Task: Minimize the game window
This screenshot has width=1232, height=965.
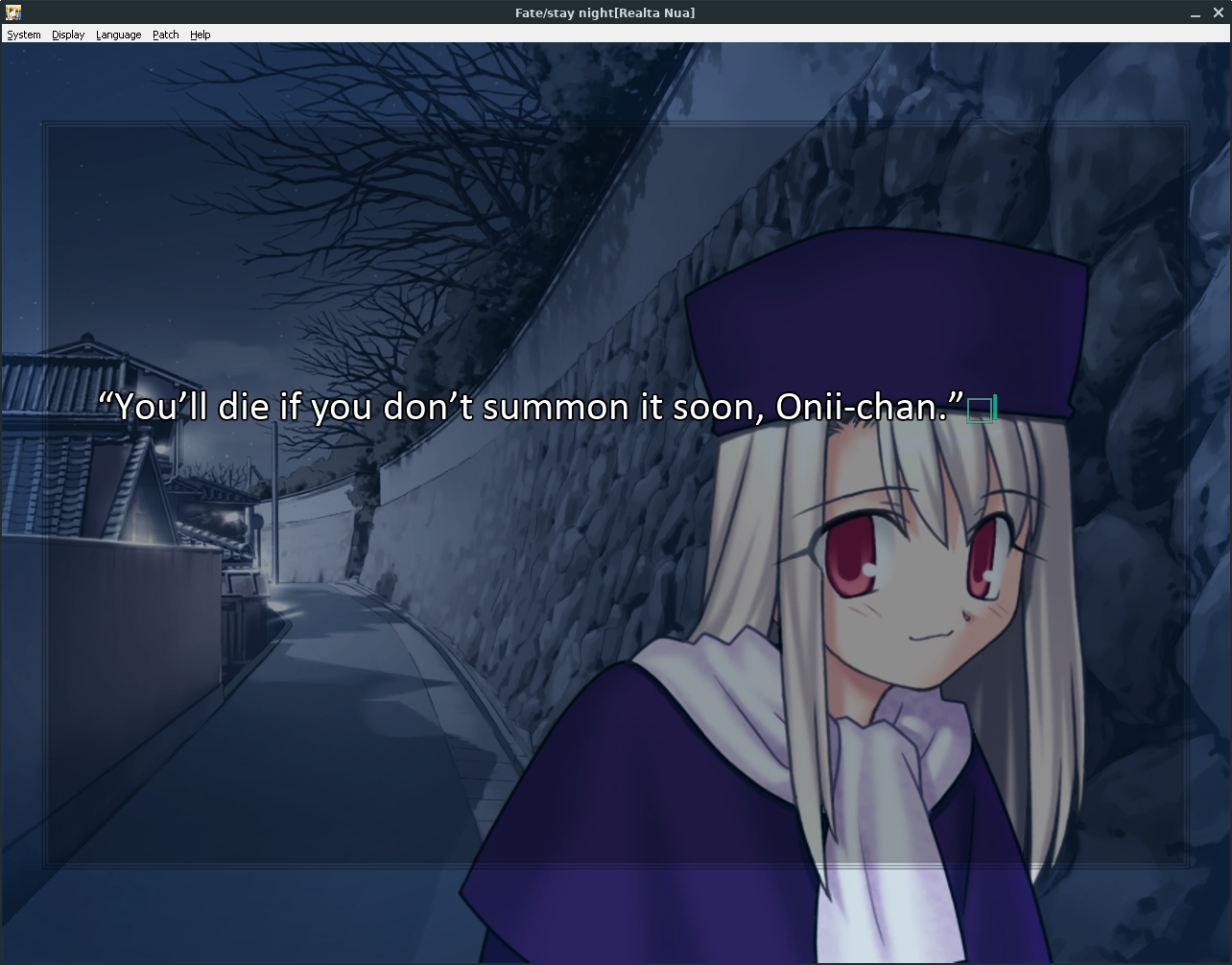Action: point(1196,13)
